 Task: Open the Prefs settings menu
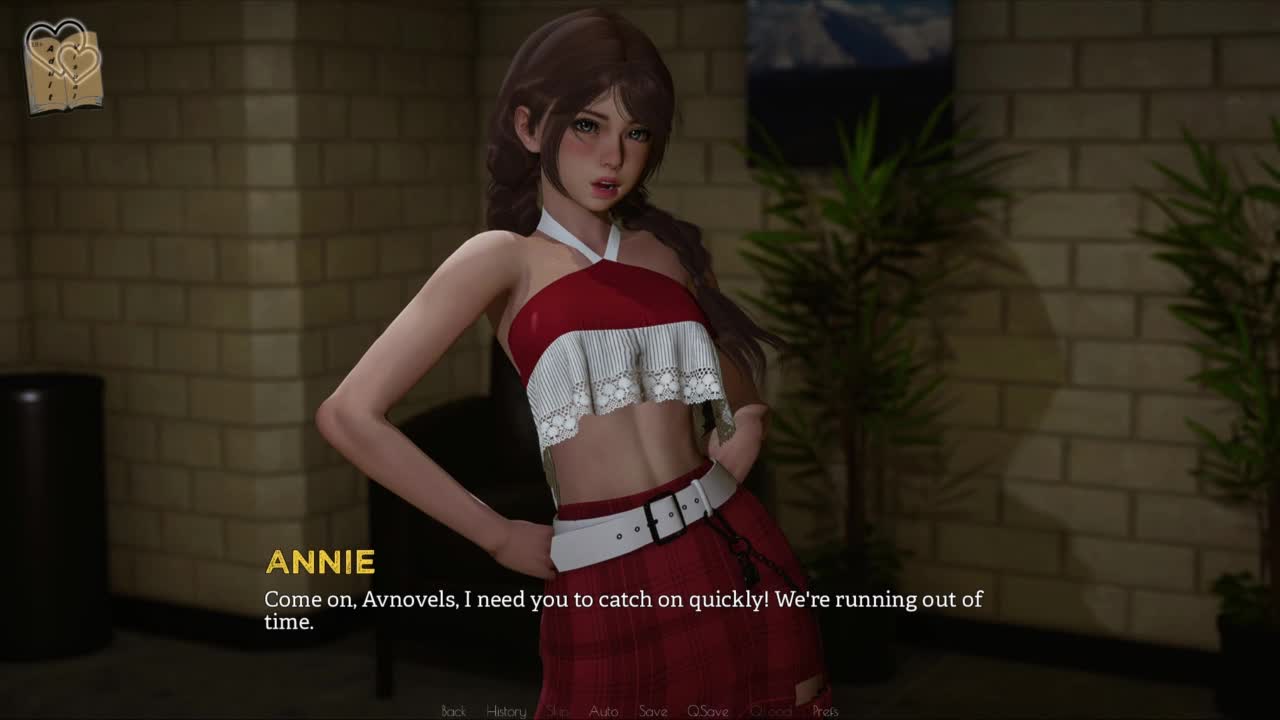click(x=825, y=711)
